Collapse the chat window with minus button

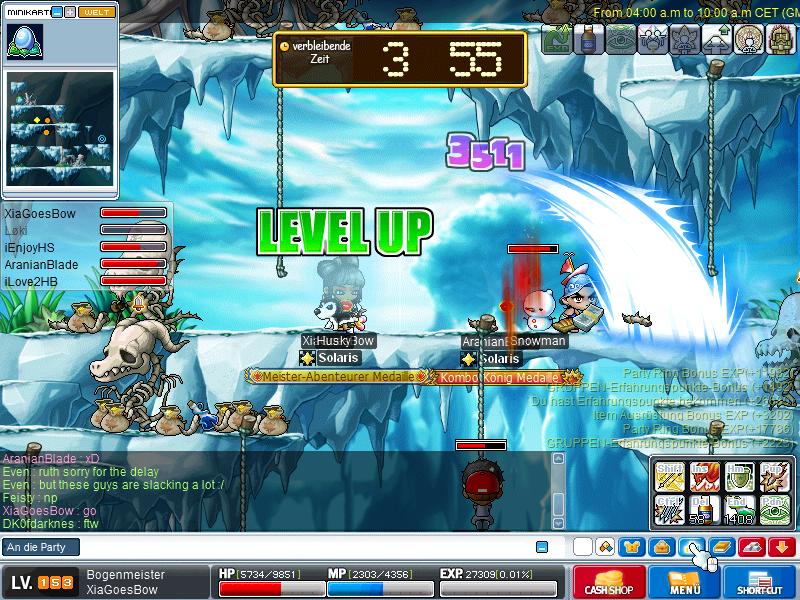[x=541, y=547]
